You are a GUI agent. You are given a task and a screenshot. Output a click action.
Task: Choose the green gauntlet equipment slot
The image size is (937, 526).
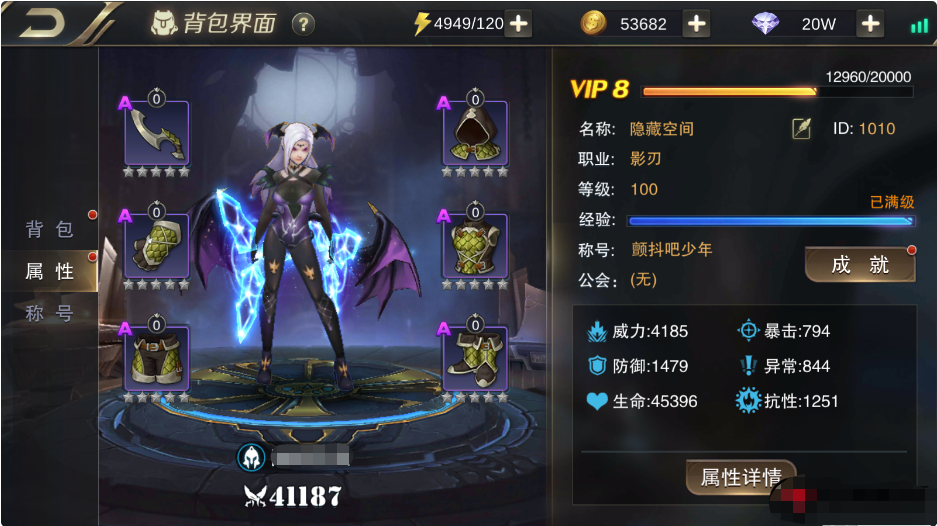(x=157, y=247)
